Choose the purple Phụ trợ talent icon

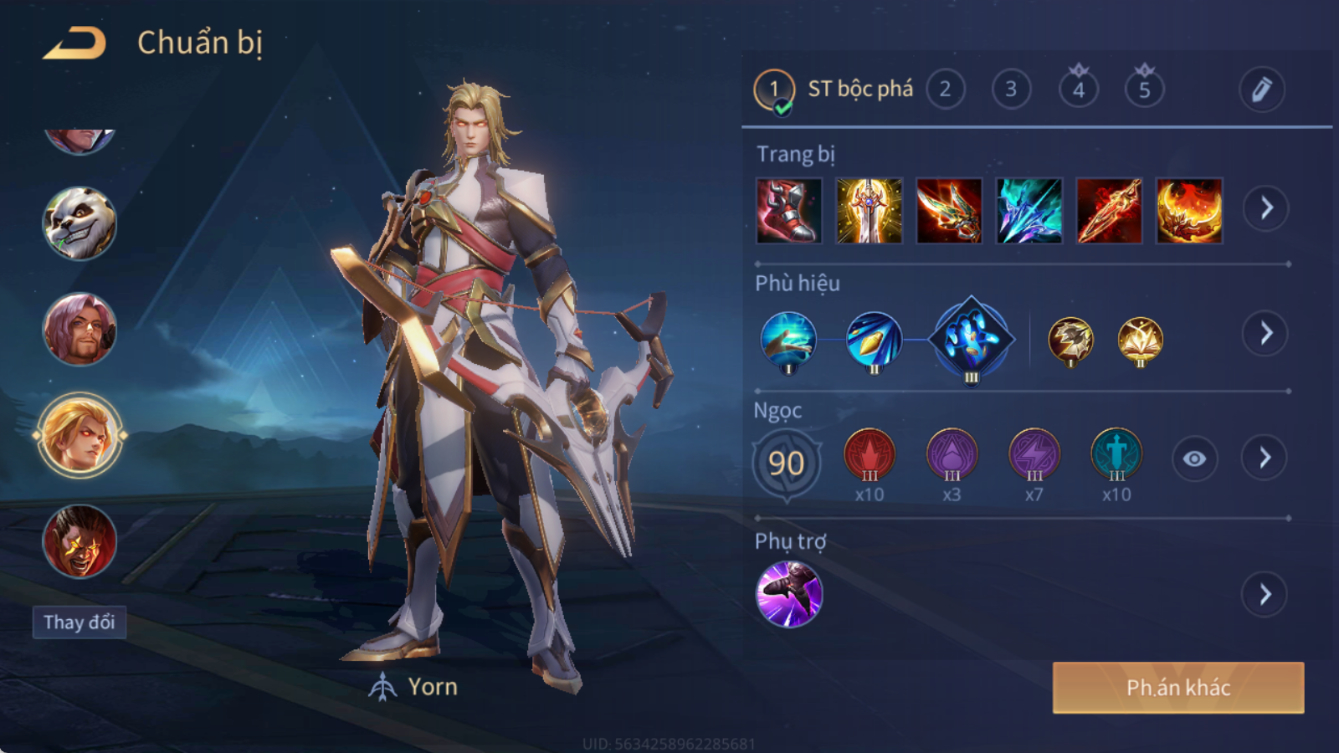pyautogui.click(x=789, y=594)
